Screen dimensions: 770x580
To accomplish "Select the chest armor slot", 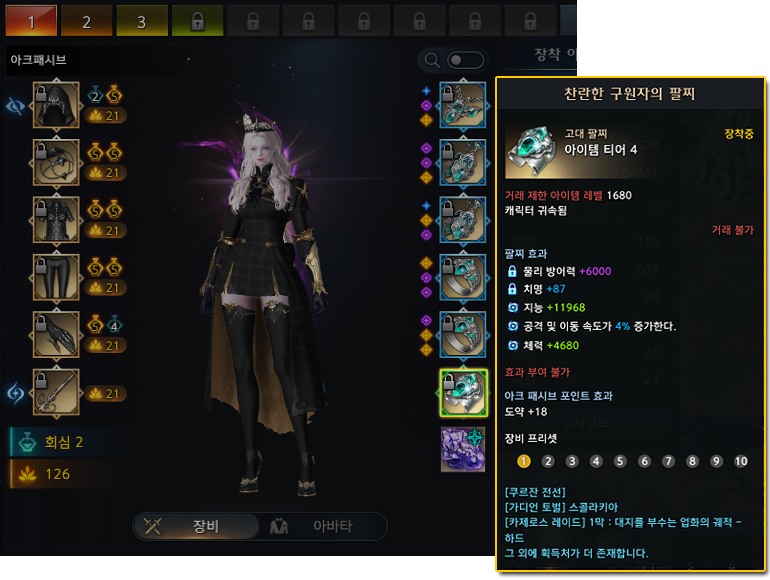I will click(x=56, y=220).
